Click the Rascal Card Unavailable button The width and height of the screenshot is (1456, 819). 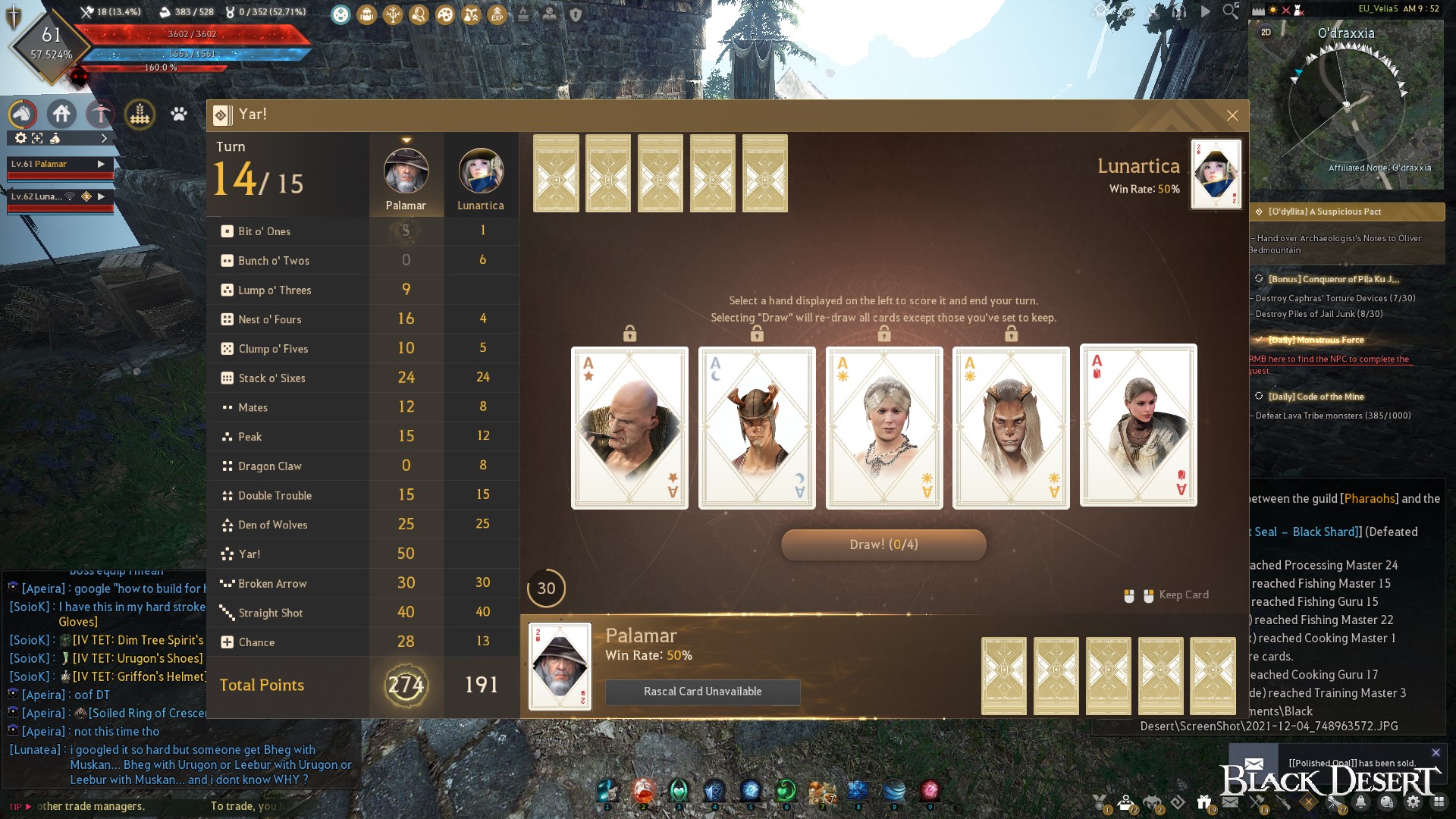coord(702,692)
